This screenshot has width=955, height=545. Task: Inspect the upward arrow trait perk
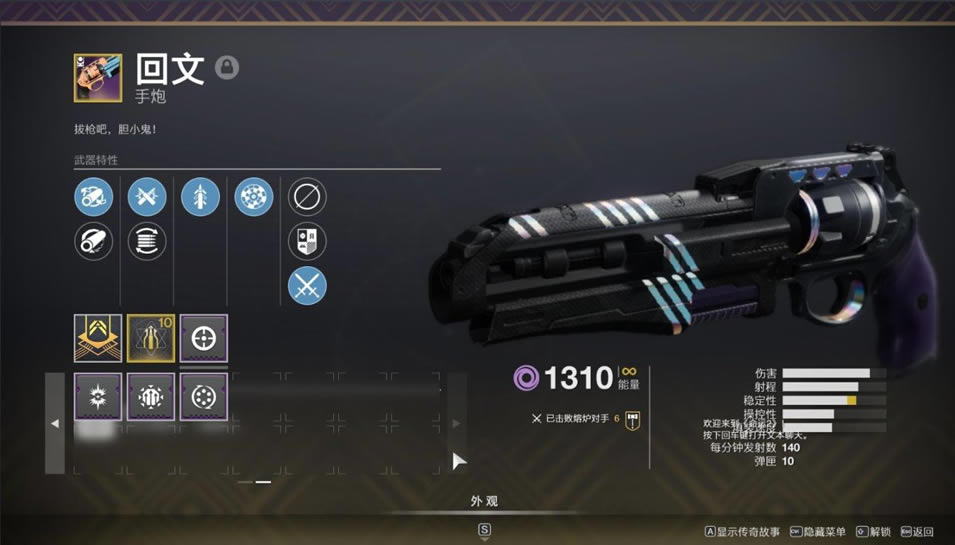point(200,197)
